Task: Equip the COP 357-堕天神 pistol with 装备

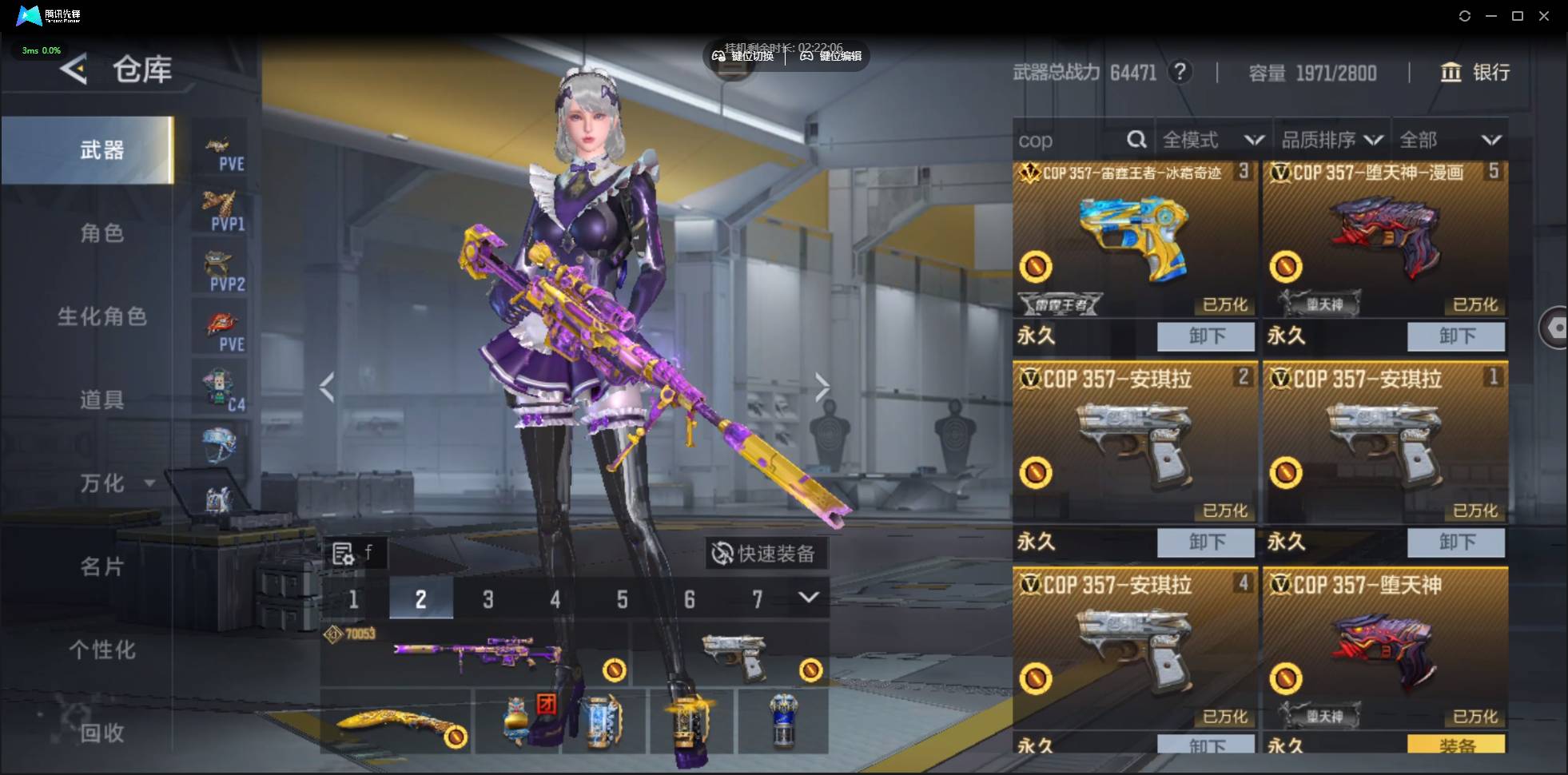Action: click(x=1455, y=745)
